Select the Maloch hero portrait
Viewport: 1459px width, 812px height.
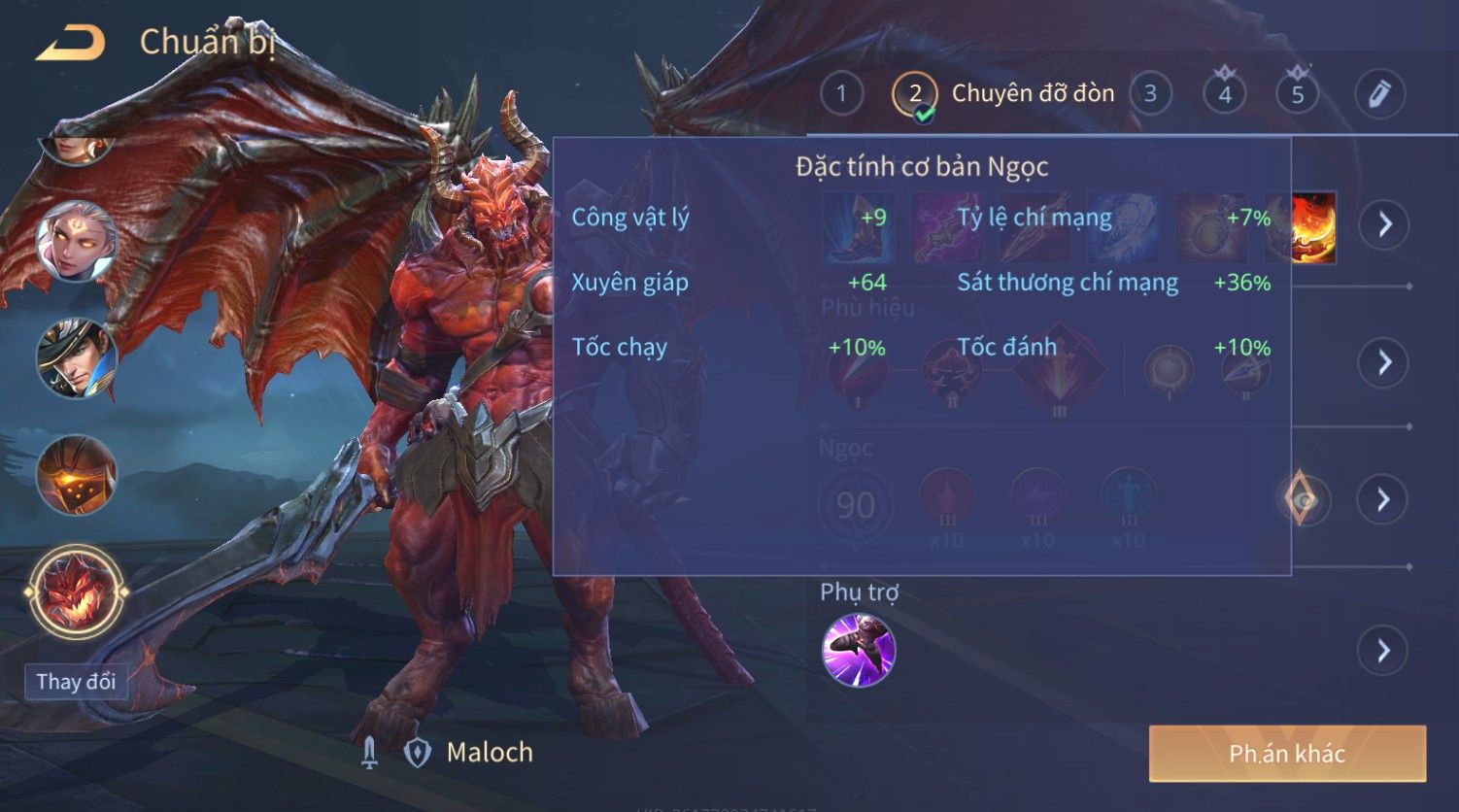76,592
